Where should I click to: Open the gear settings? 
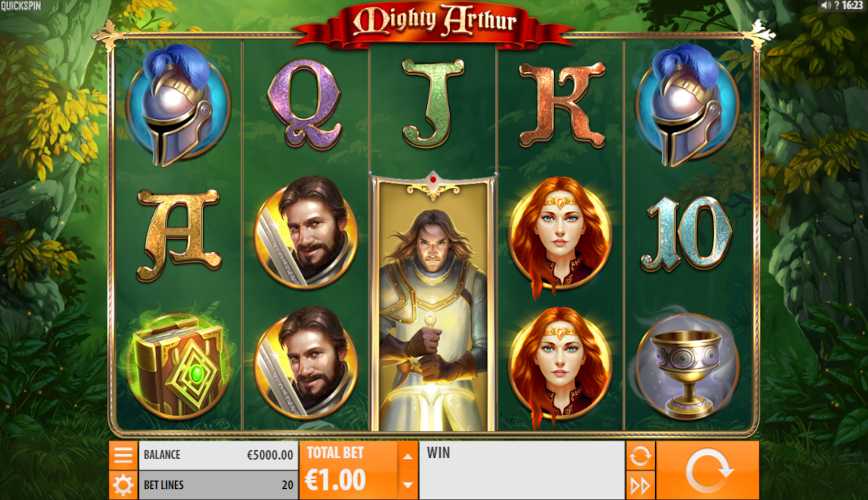123,485
